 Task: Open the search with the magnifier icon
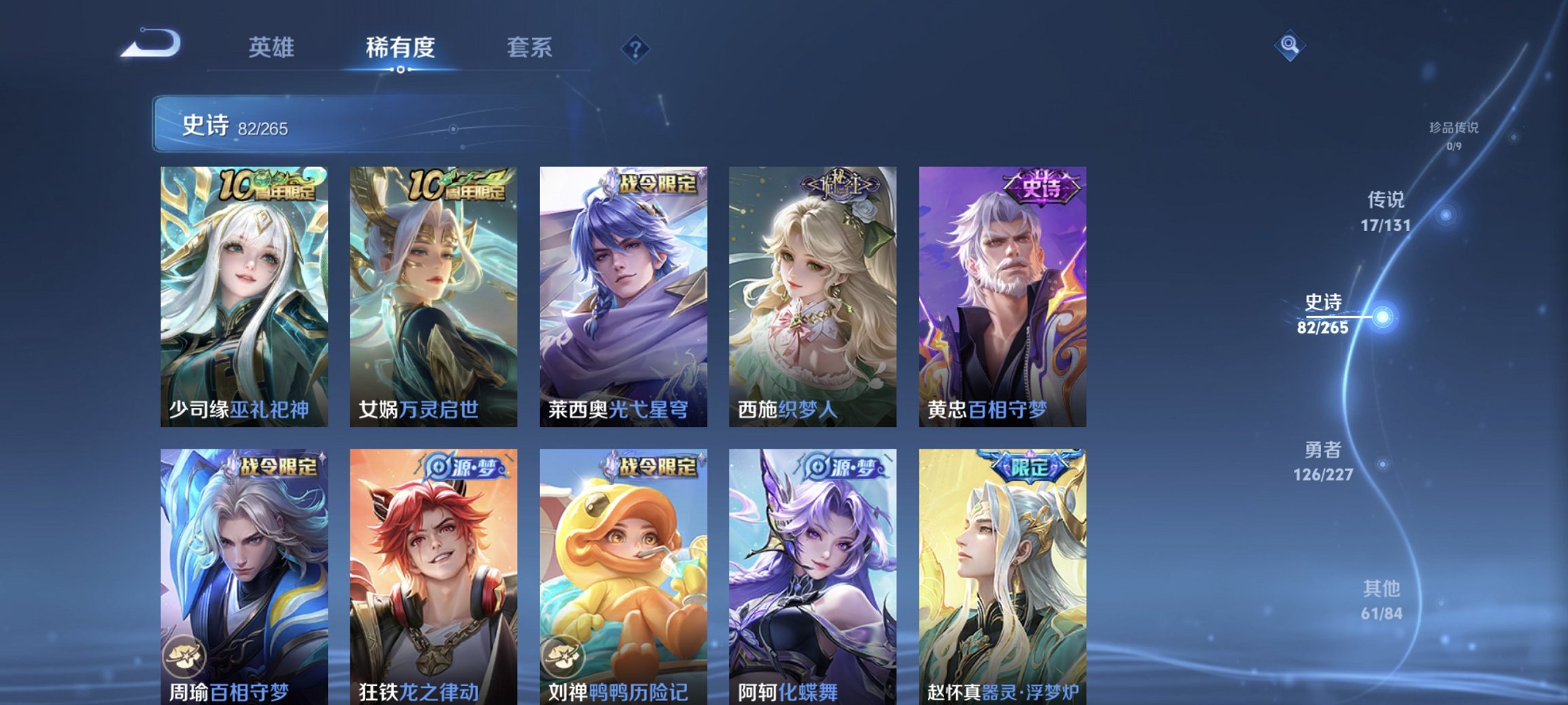point(1289,46)
